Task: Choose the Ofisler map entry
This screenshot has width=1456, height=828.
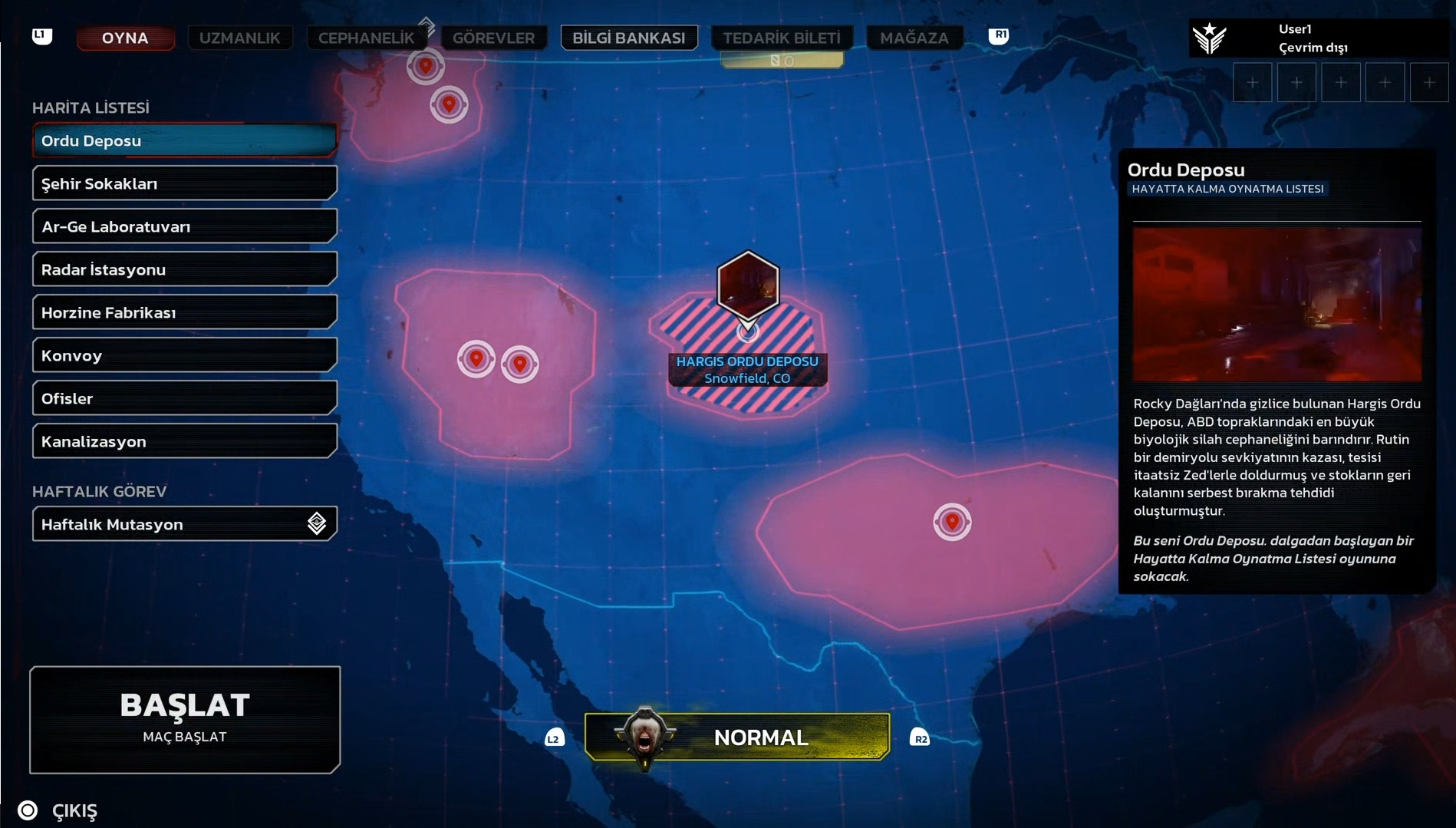Action: point(184,398)
